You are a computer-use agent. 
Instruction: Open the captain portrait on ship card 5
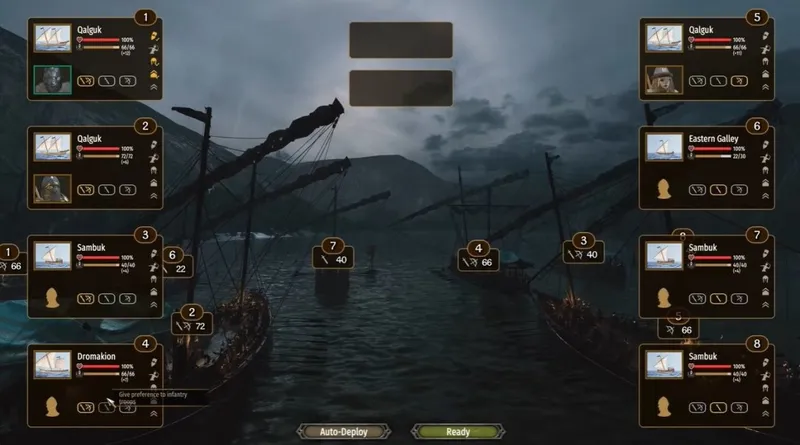coord(663,79)
